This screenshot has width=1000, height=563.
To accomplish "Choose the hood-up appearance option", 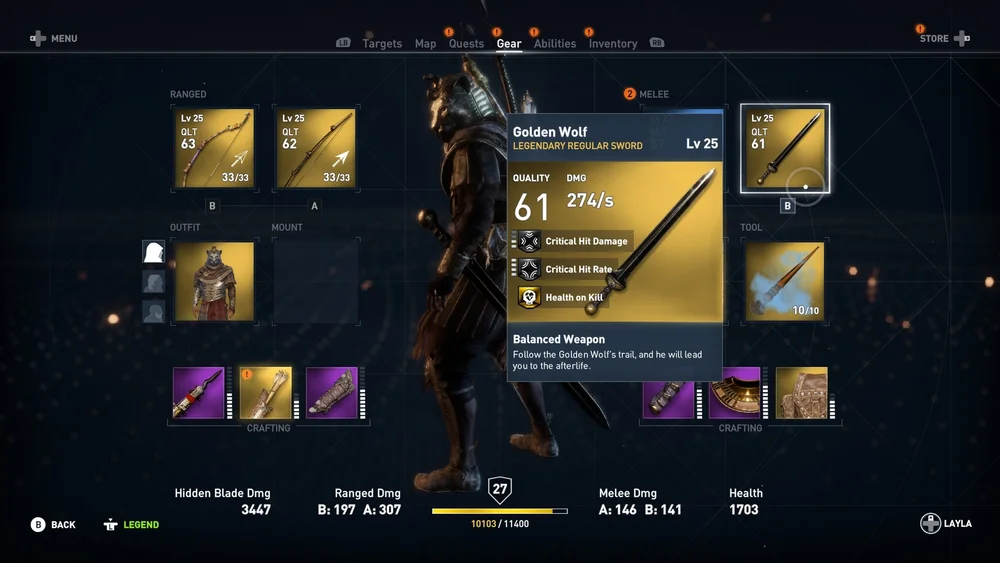I will (x=153, y=252).
